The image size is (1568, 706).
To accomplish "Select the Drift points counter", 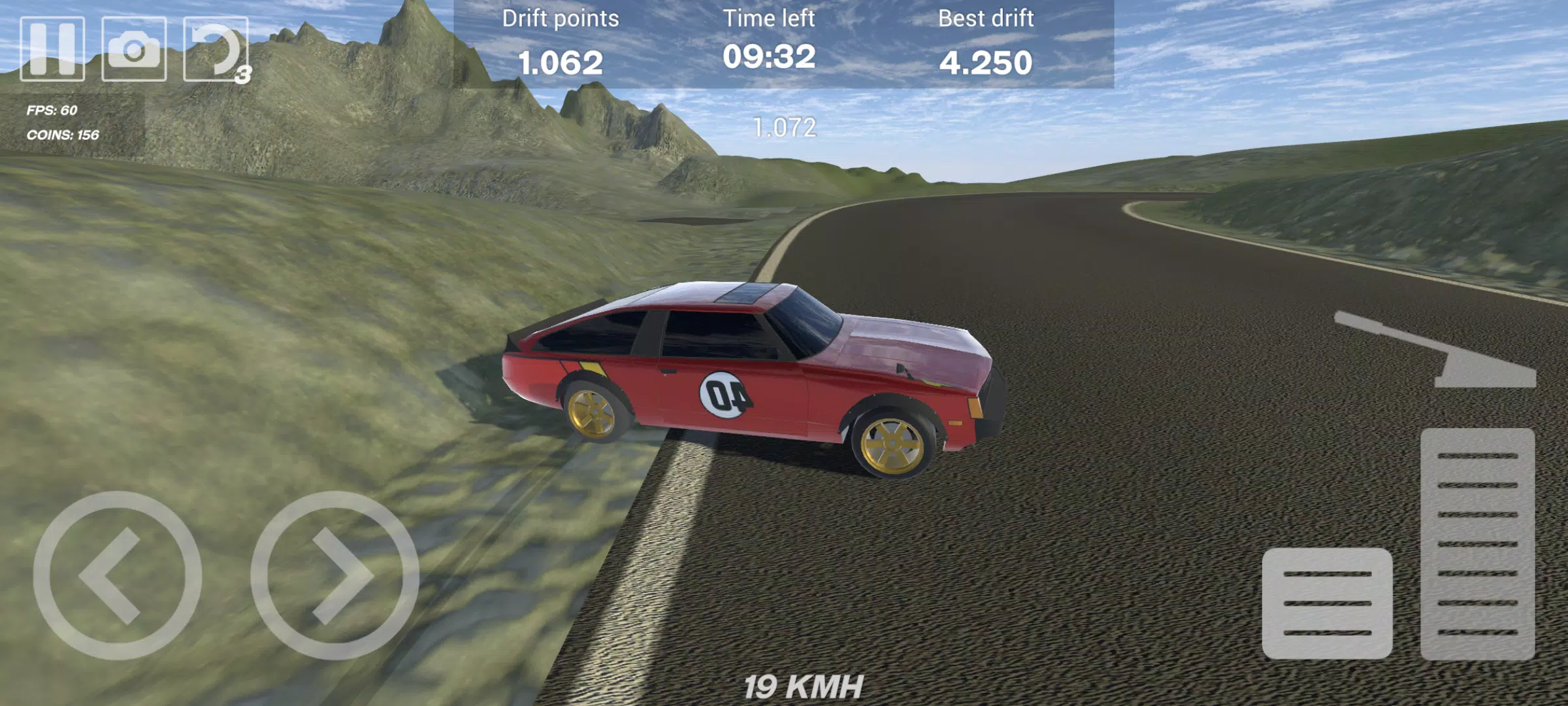I will click(x=559, y=42).
